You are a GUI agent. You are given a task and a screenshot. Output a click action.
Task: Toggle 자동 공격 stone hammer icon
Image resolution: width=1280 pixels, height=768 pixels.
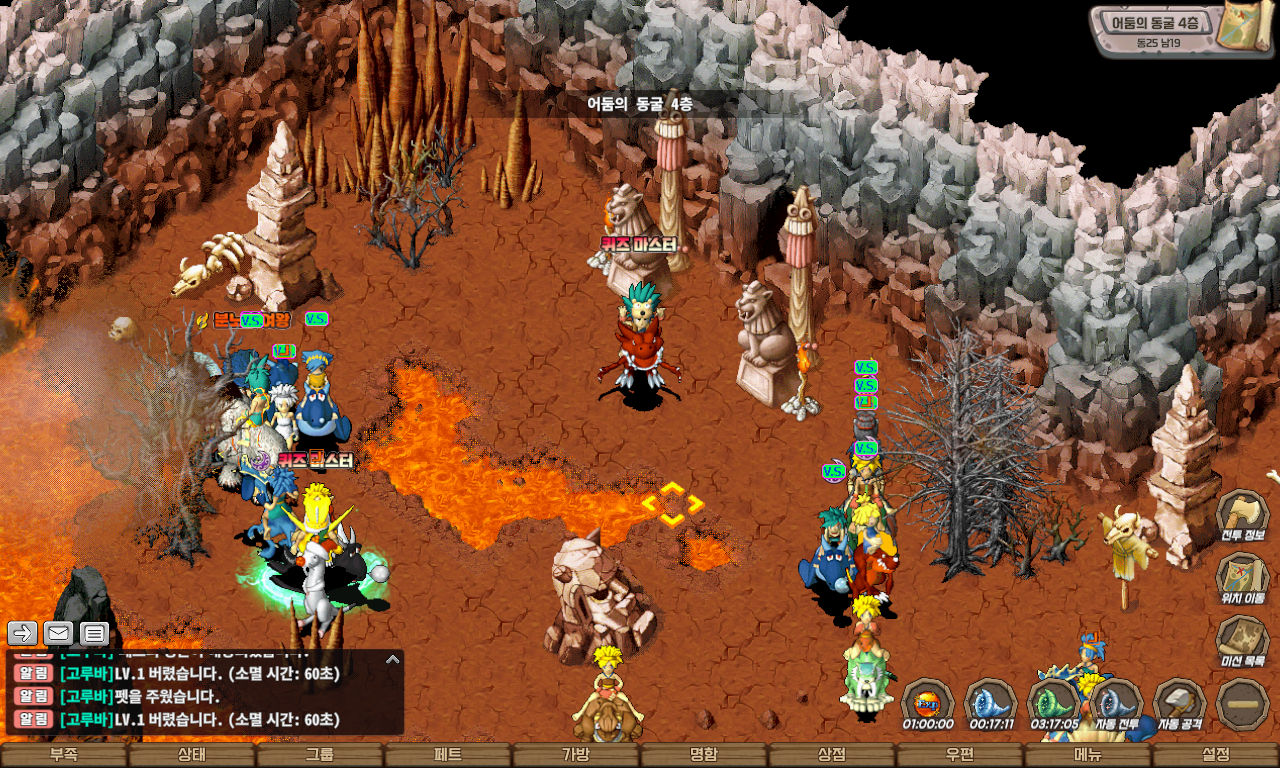coord(1179,703)
